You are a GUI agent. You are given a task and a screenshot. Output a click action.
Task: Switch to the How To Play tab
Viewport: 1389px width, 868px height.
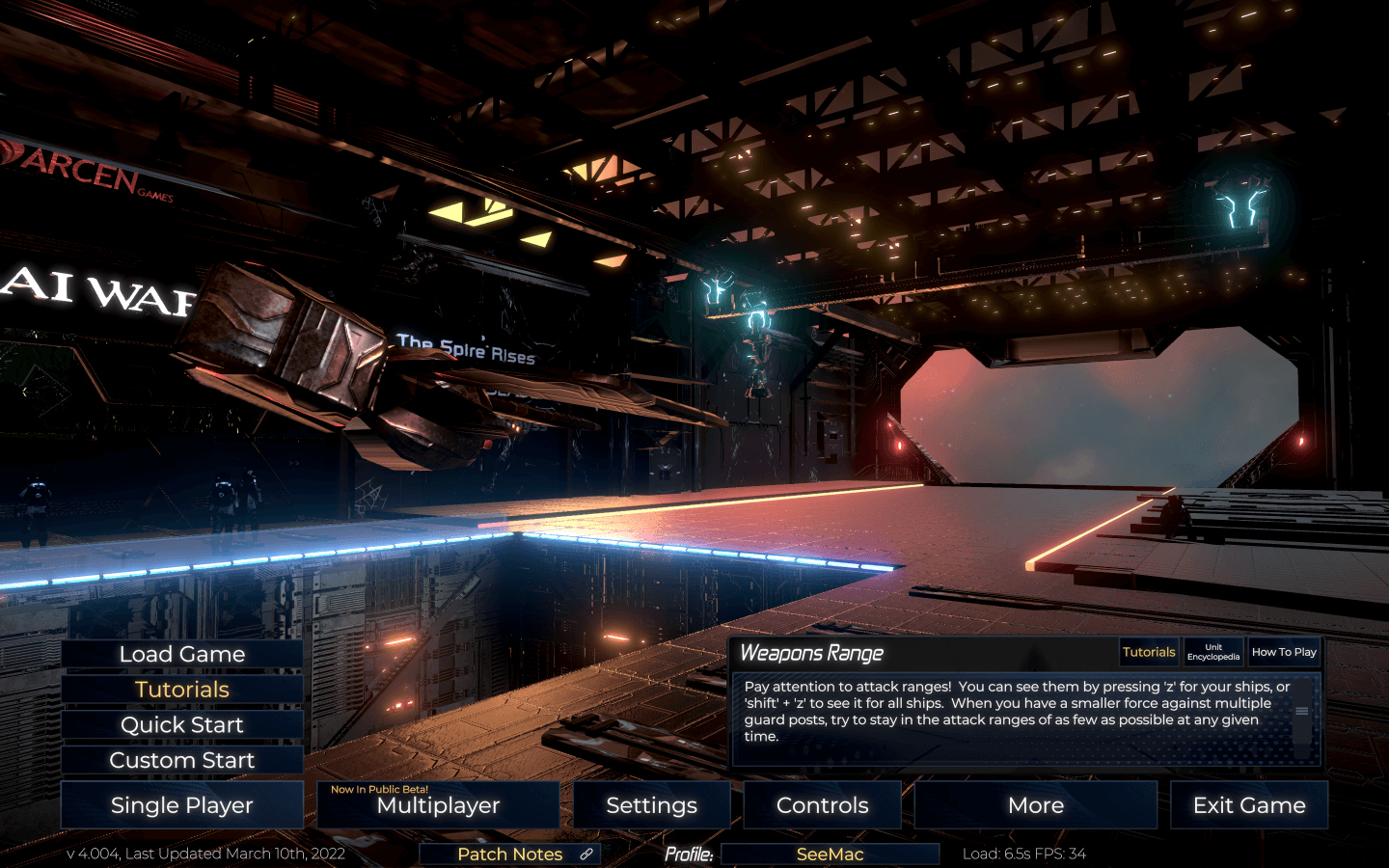(1284, 653)
